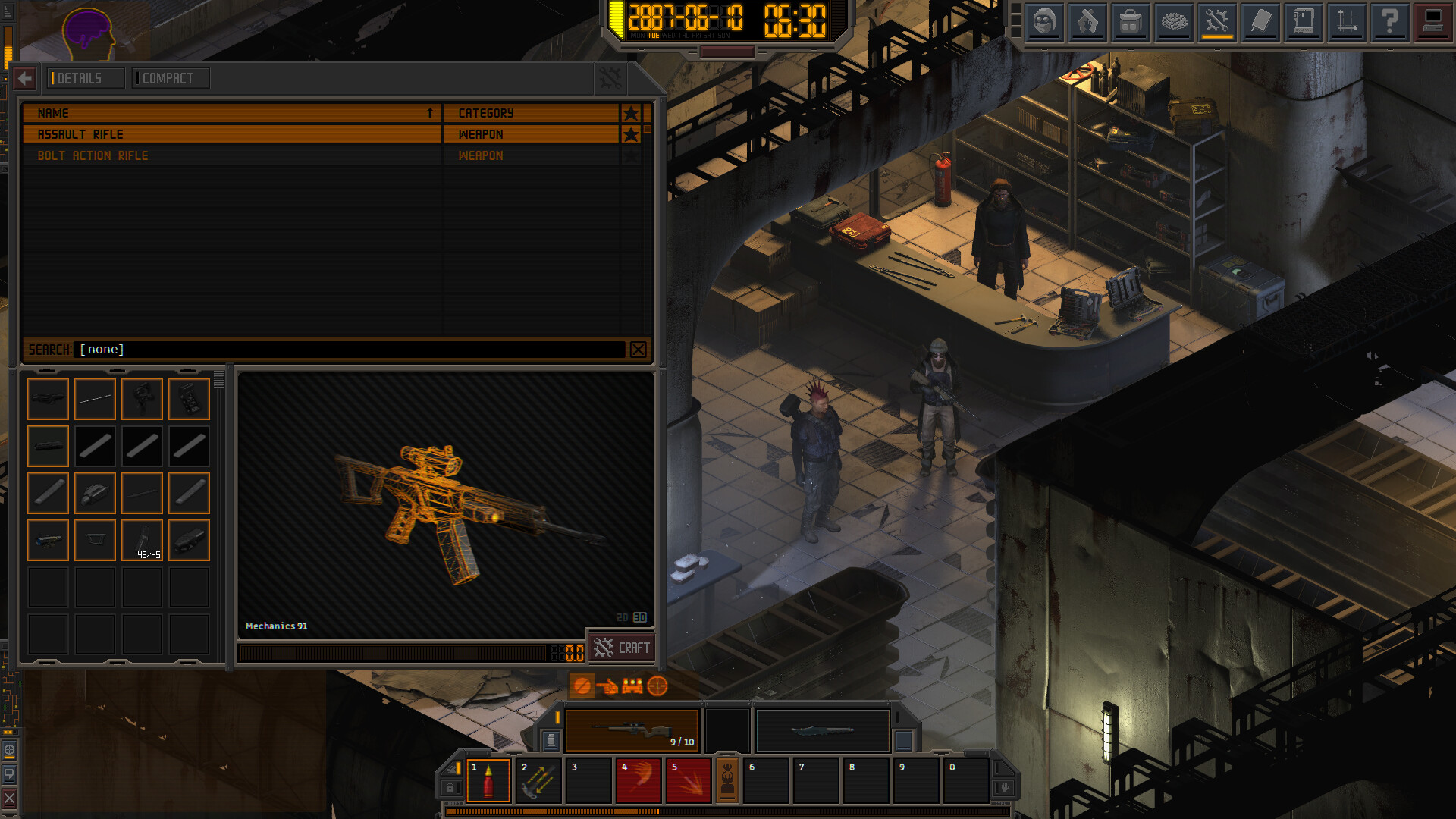Open the journal notebook icon
1456x819 pixels.
[x=1260, y=22]
